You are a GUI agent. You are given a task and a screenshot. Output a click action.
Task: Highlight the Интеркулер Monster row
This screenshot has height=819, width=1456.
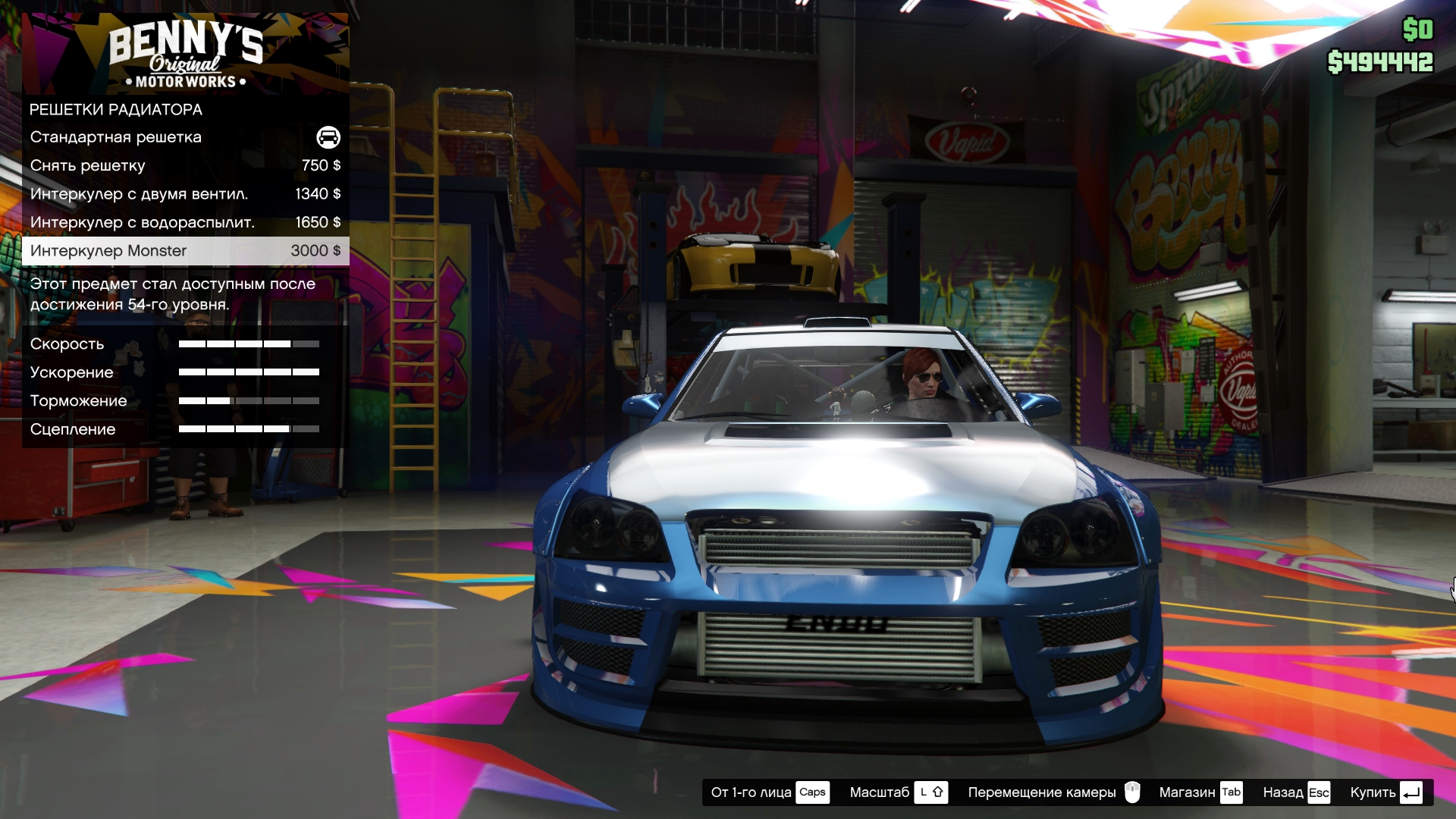tap(185, 251)
